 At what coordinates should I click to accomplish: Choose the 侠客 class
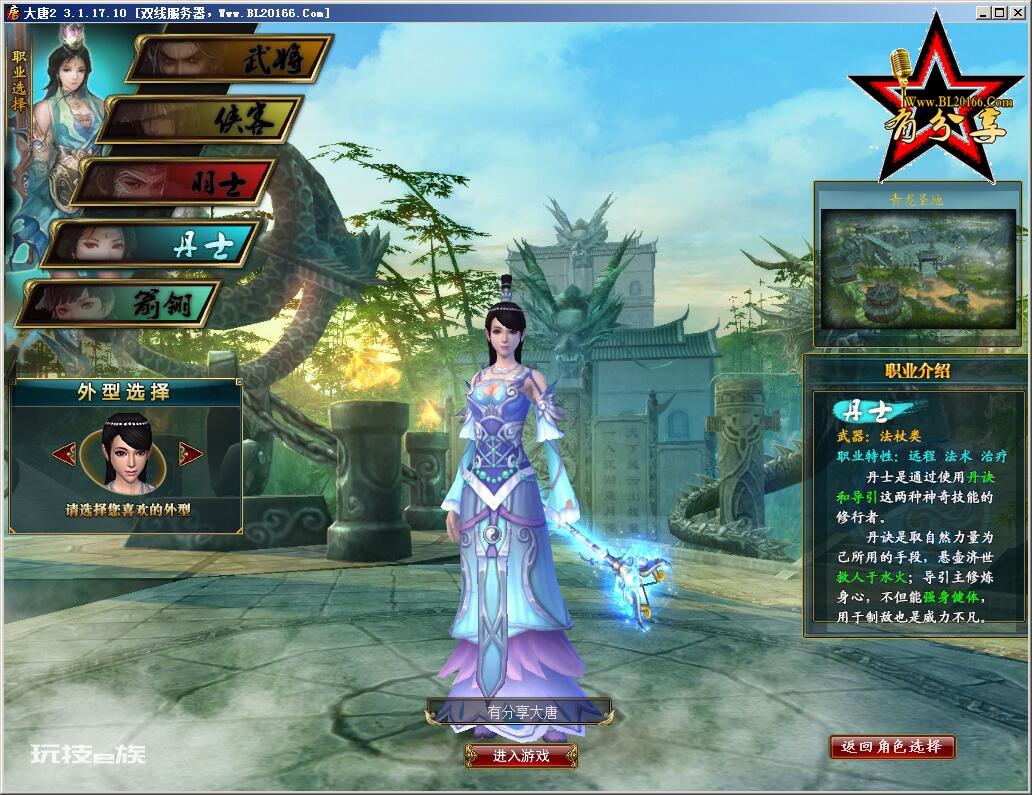(203, 120)
